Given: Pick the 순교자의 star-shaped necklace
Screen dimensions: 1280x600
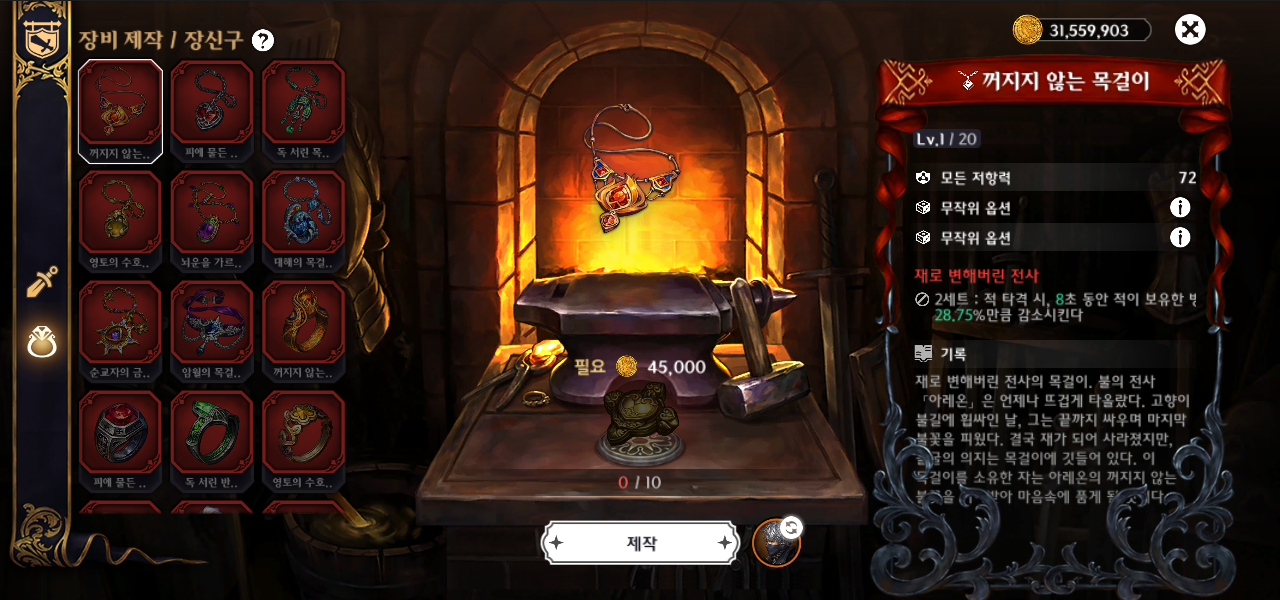Looking at the screenshot, I should click(121, 330).
